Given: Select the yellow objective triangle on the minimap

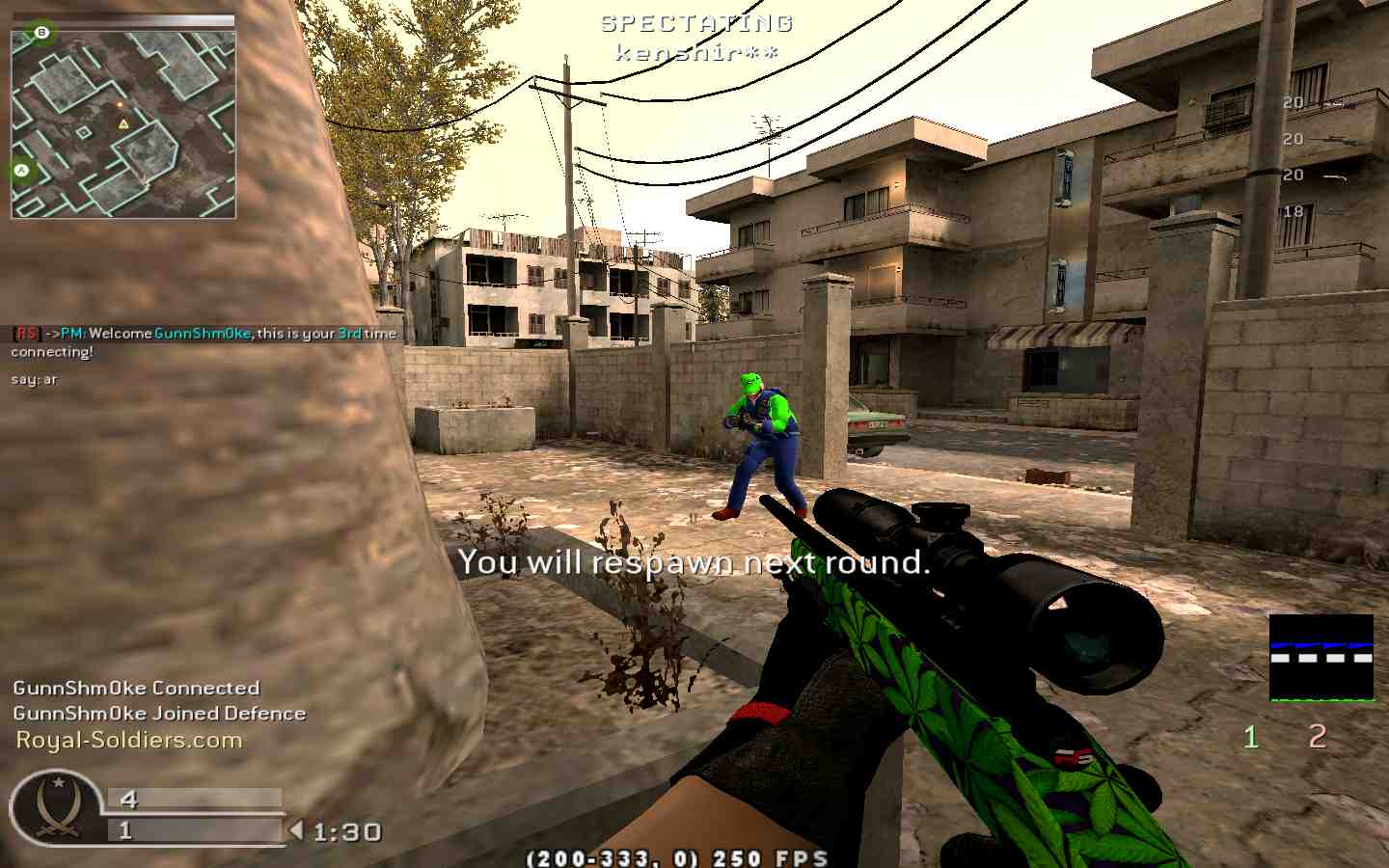Looking at the screenshot, I should click(123, 123).
